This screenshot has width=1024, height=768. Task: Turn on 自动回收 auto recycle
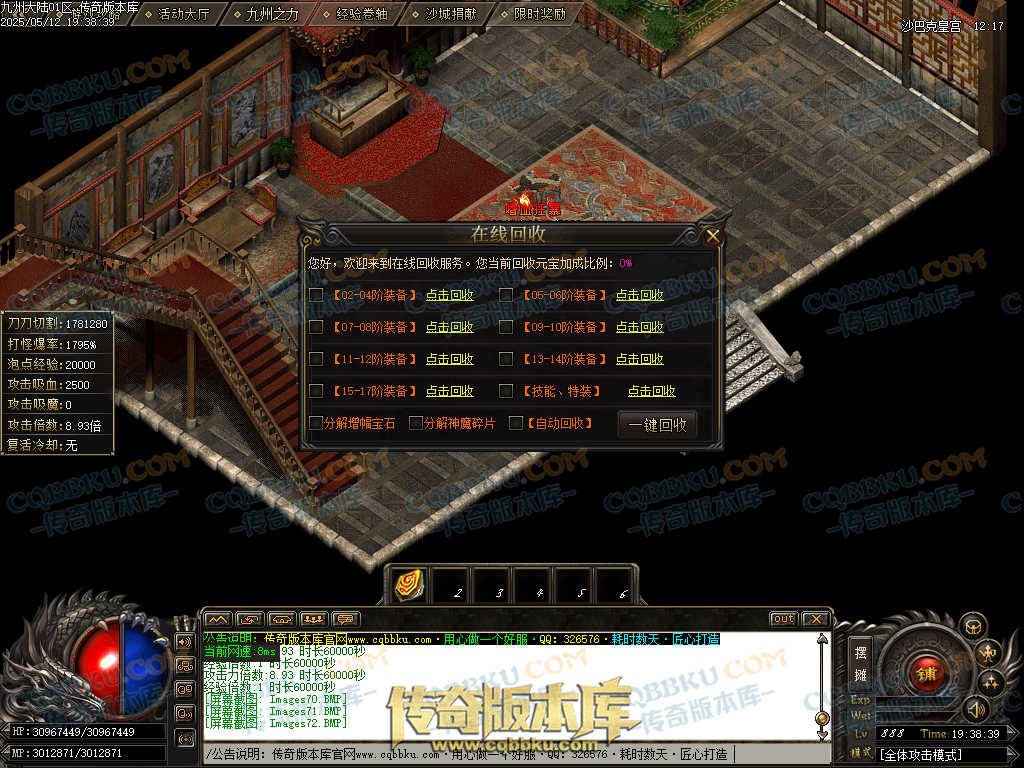(516, 423)
